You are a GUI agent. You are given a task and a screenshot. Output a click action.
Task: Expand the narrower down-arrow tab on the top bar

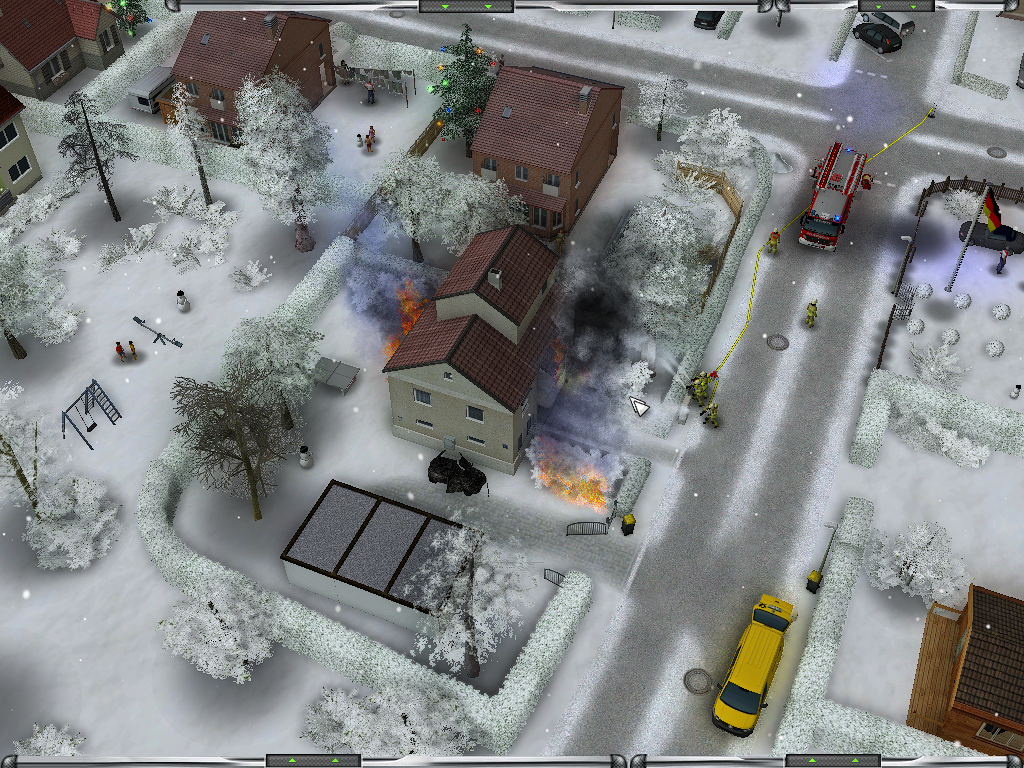click(x=895, y=6)
